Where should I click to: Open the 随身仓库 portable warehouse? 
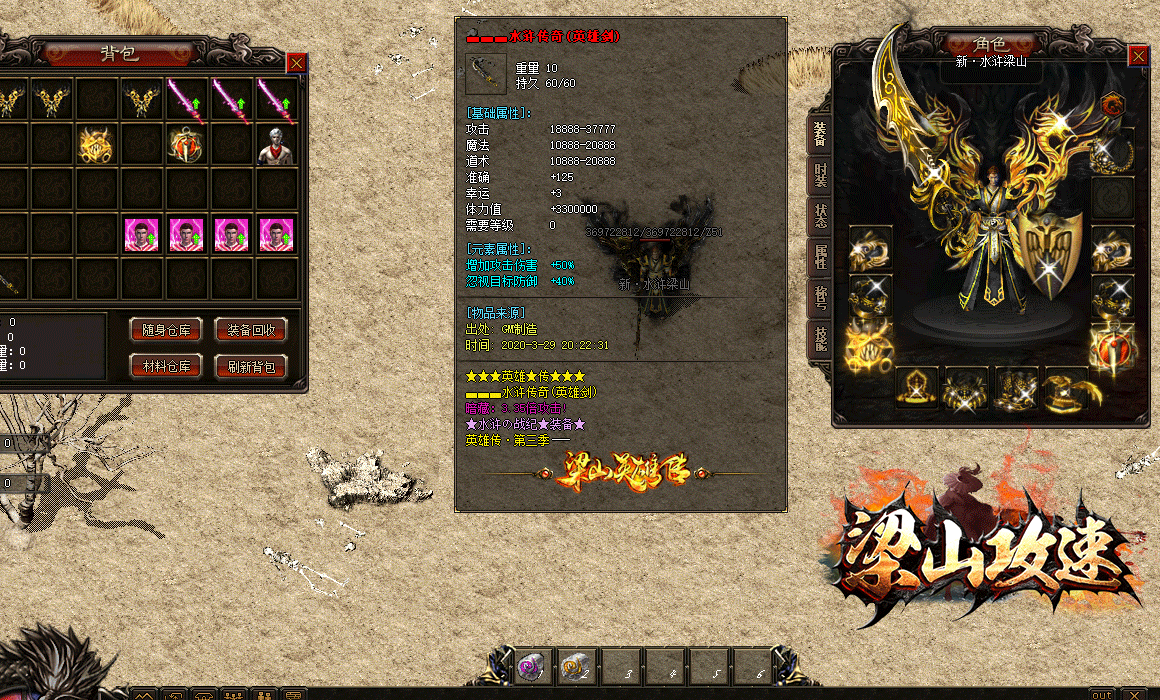[166, 330]
